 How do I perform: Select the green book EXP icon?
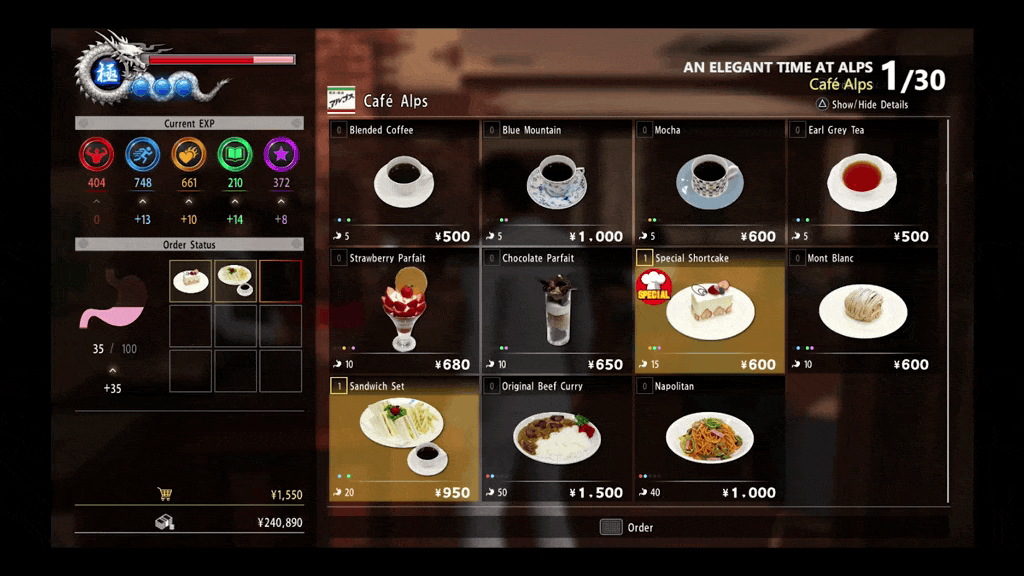coord(235,155)
